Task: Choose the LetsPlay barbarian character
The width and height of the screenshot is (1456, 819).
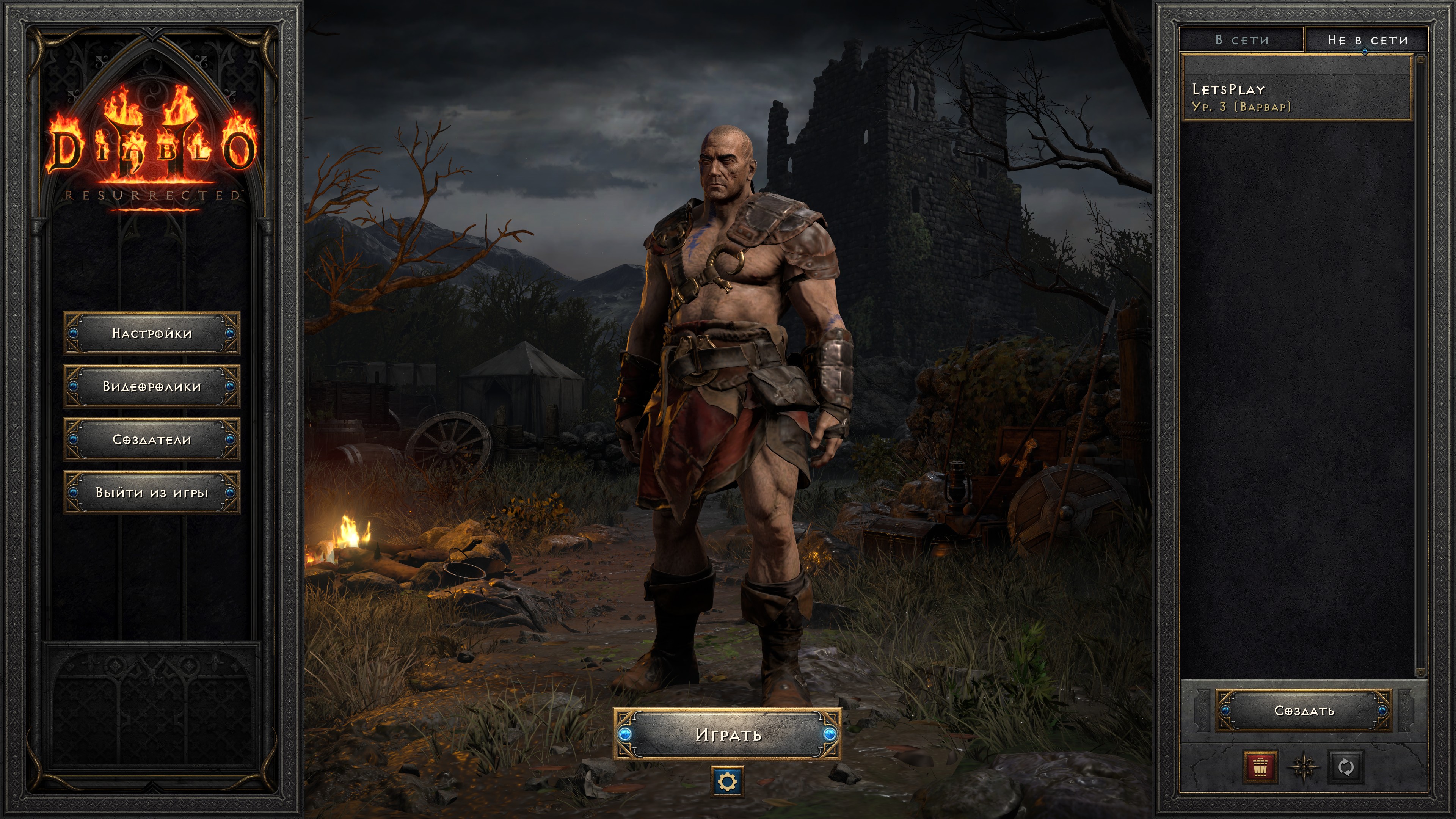Action: tap(1297, 97)
